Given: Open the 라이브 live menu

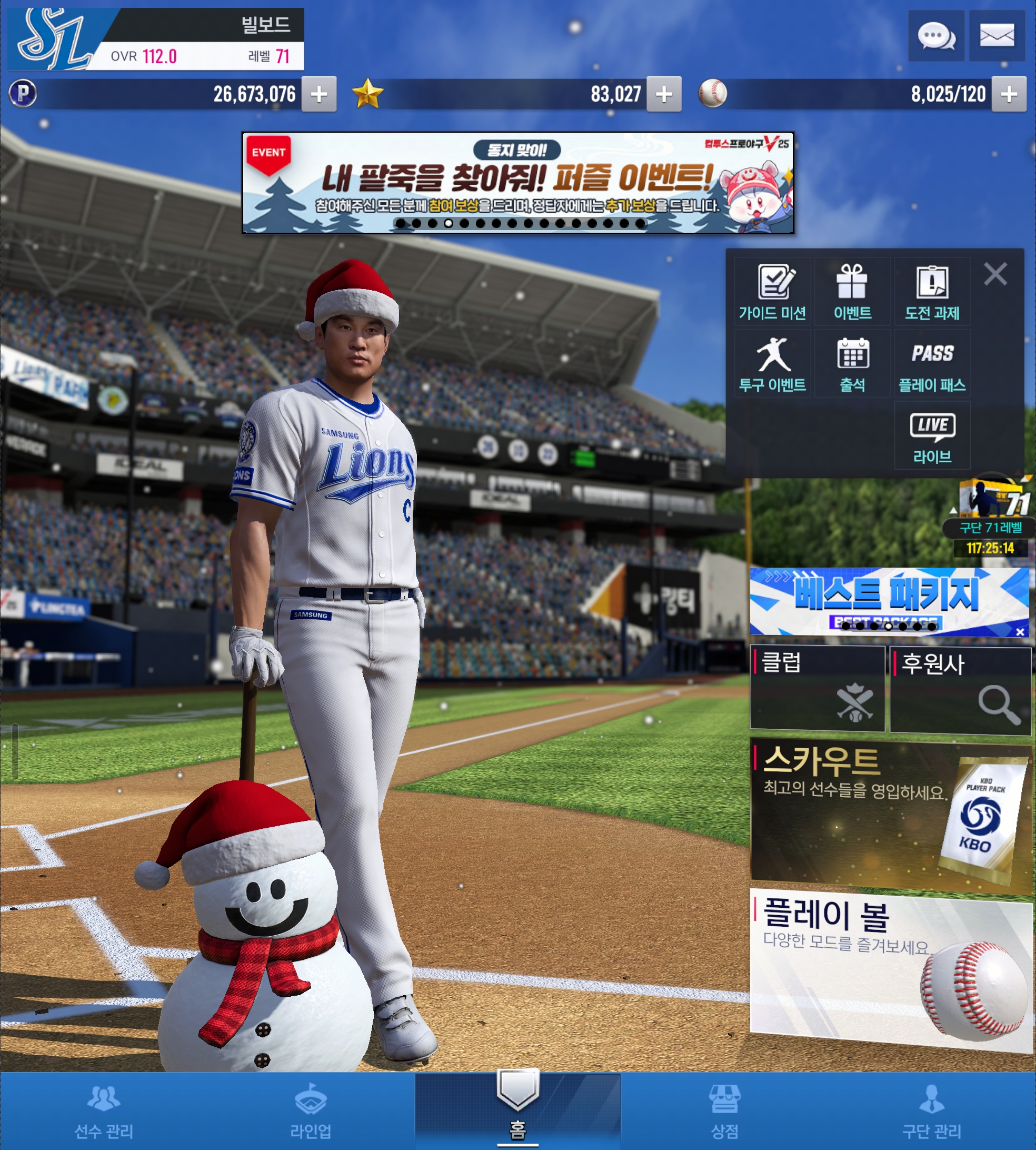Looking at the screenshot, I should 932,437.
